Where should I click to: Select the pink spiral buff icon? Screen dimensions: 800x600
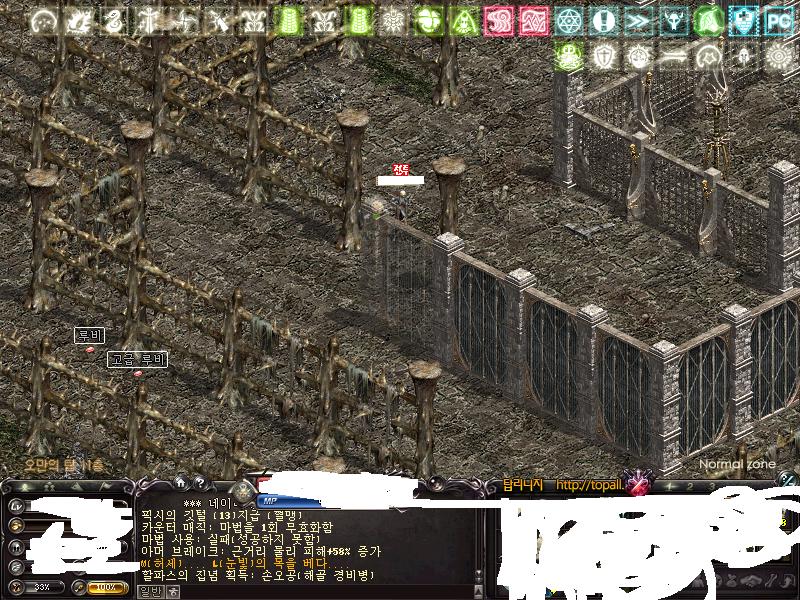click(x=498, y=19)
